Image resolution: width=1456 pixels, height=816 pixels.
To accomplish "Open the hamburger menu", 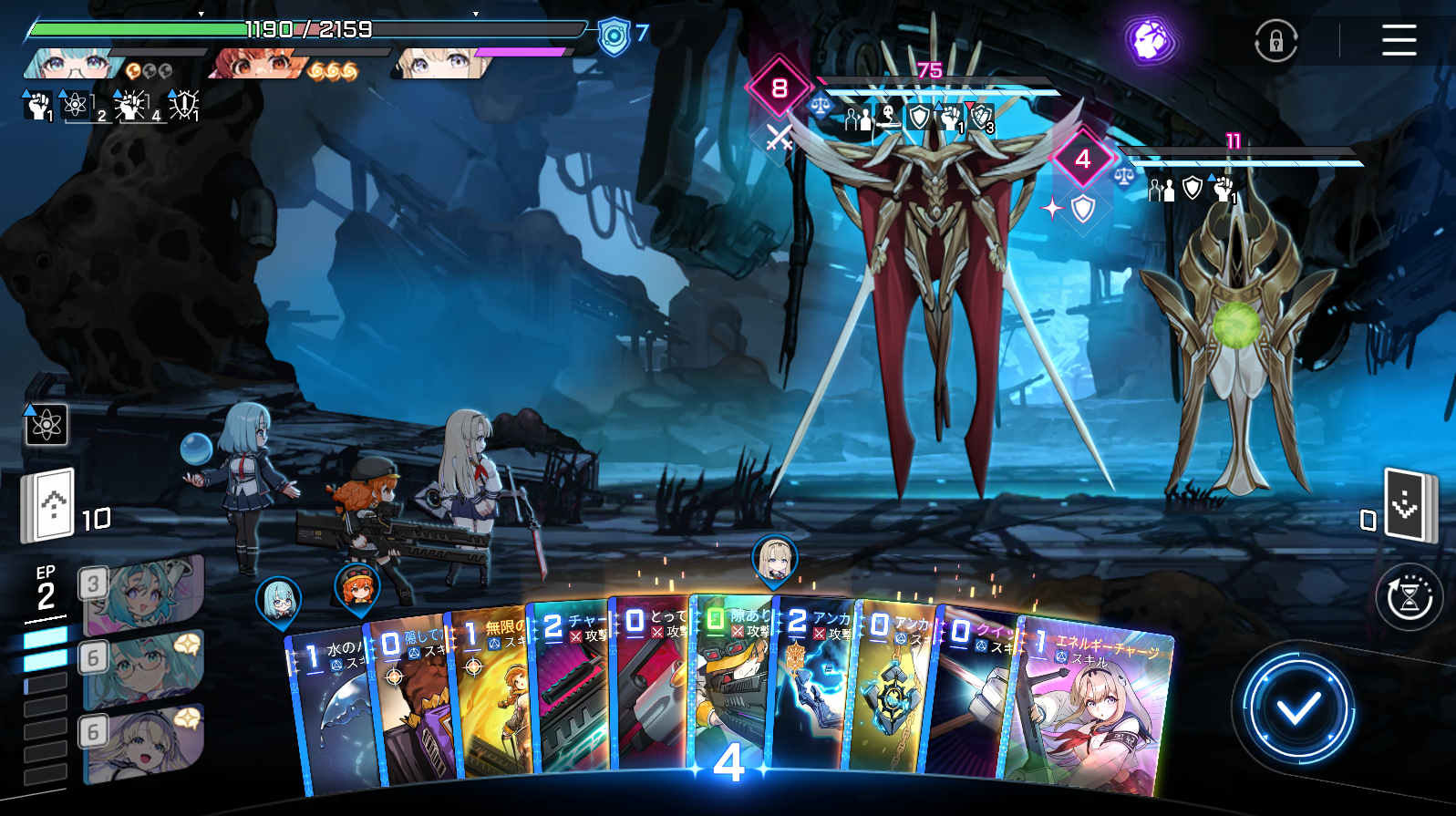I will (x=1399, y=40).
